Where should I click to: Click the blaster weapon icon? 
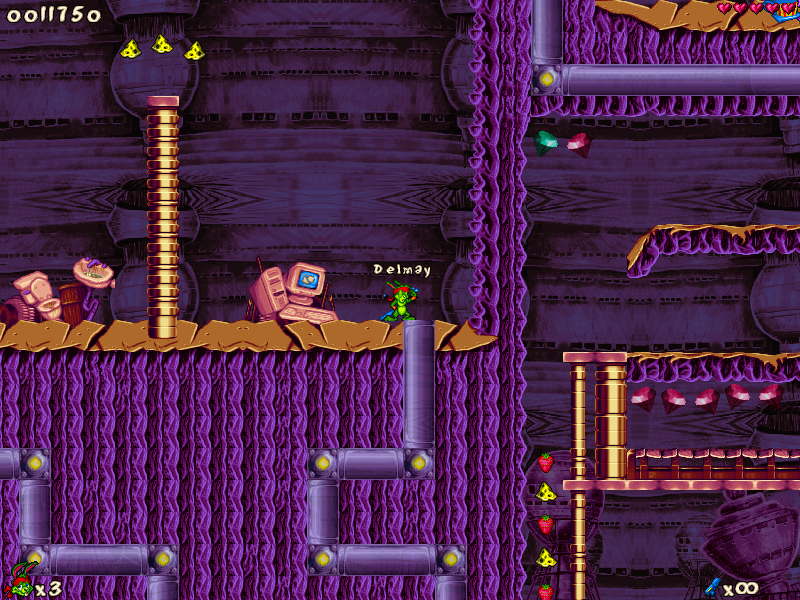(713, 586)
